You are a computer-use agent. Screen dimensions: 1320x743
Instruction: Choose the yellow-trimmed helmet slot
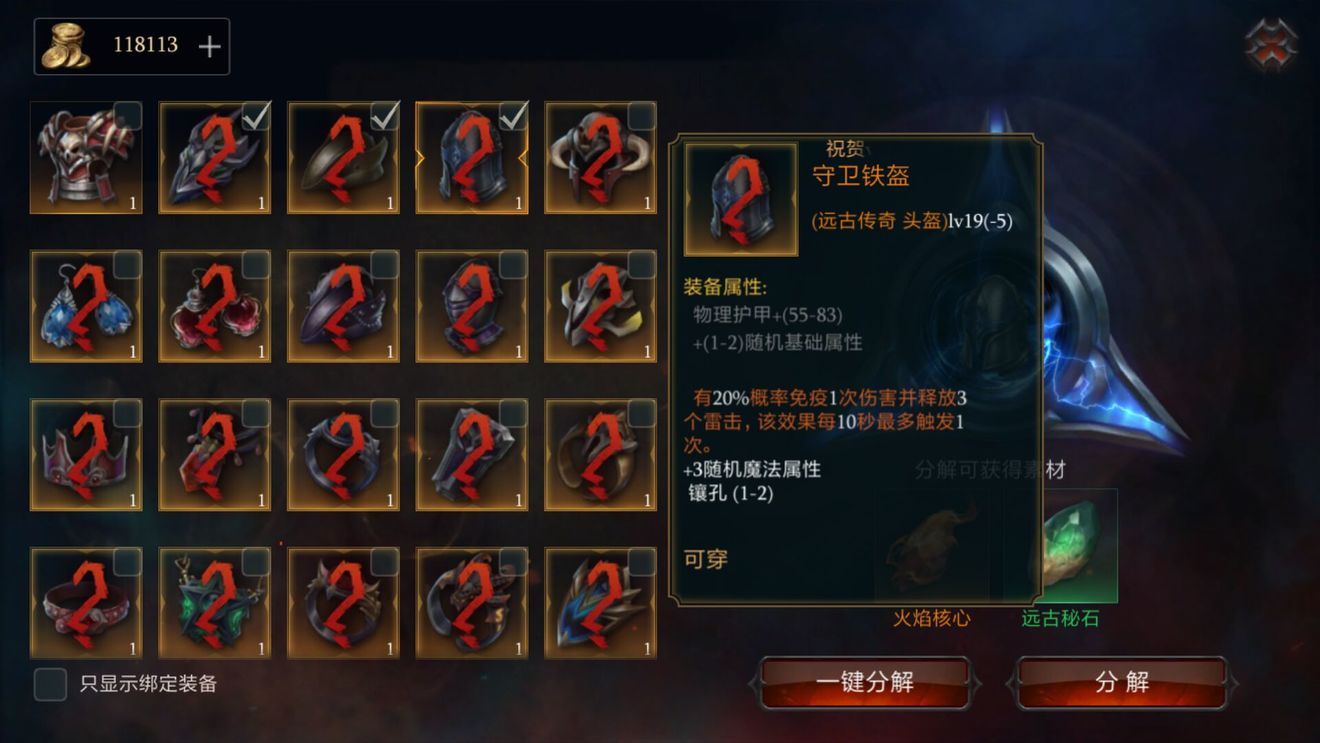(x=600, y=306)
